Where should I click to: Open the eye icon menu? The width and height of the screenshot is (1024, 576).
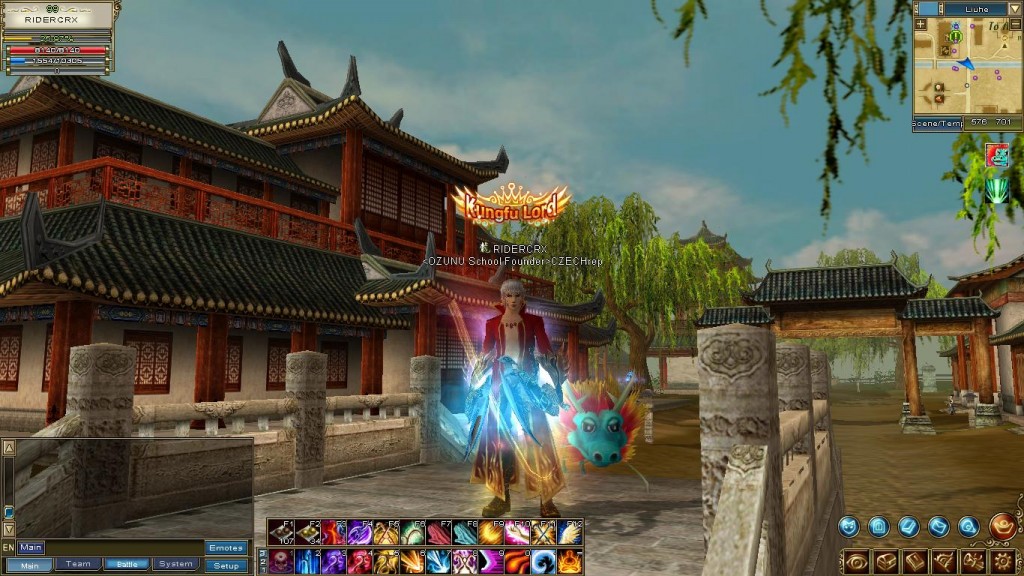click(x=857, y=561)
